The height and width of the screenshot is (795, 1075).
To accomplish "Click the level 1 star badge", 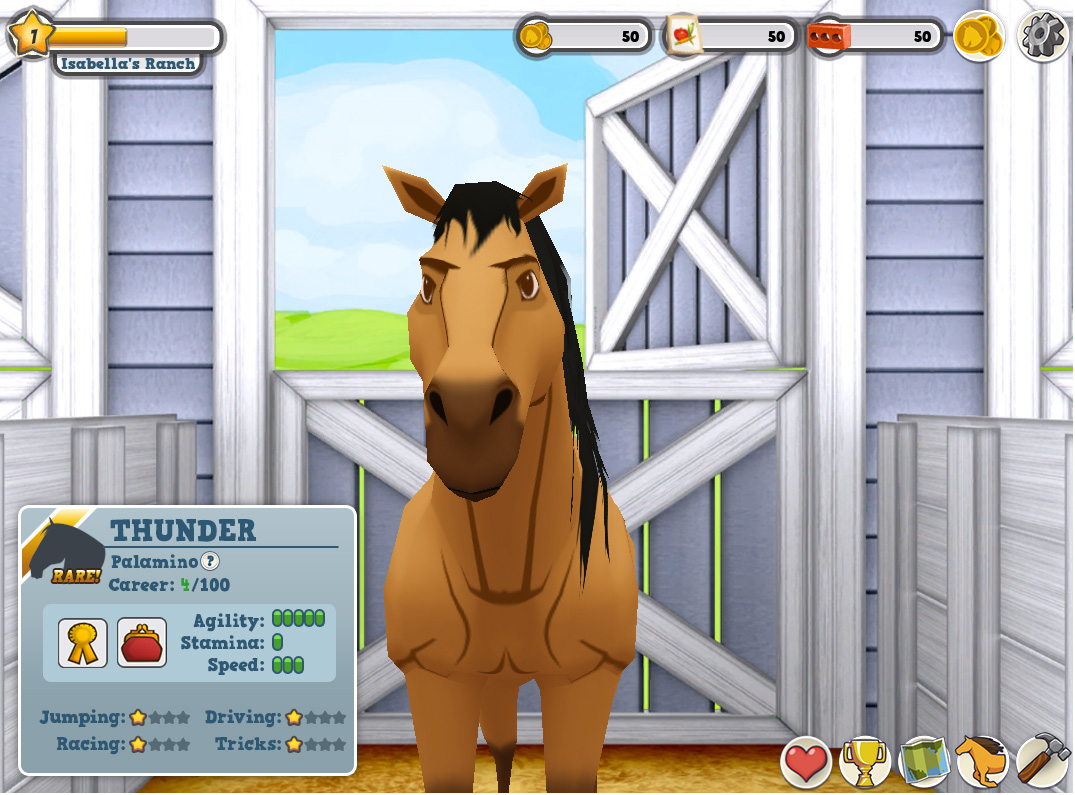I will (x=32, y=35).
